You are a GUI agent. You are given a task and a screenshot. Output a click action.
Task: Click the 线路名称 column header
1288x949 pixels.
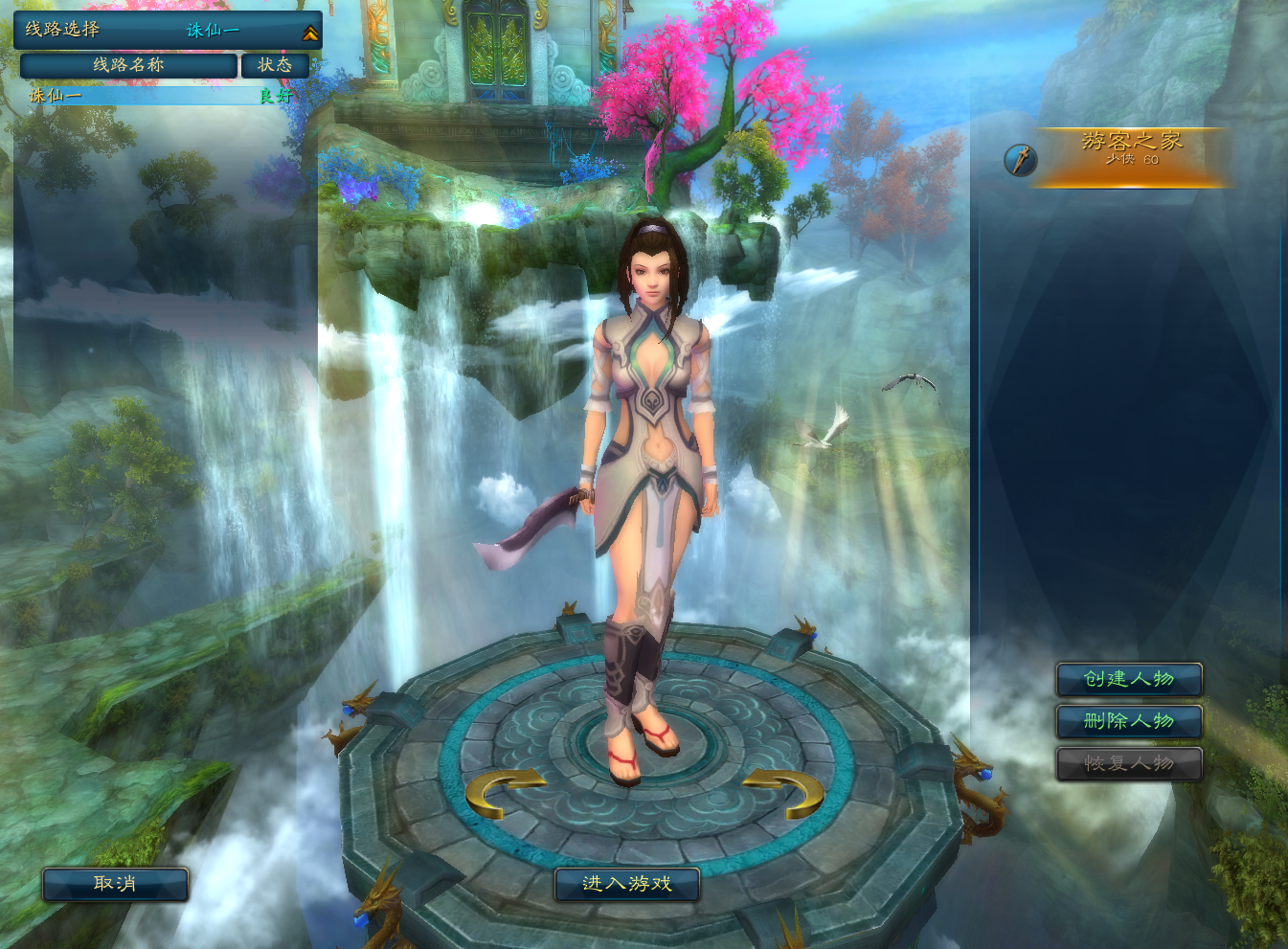tap(128, 65)
